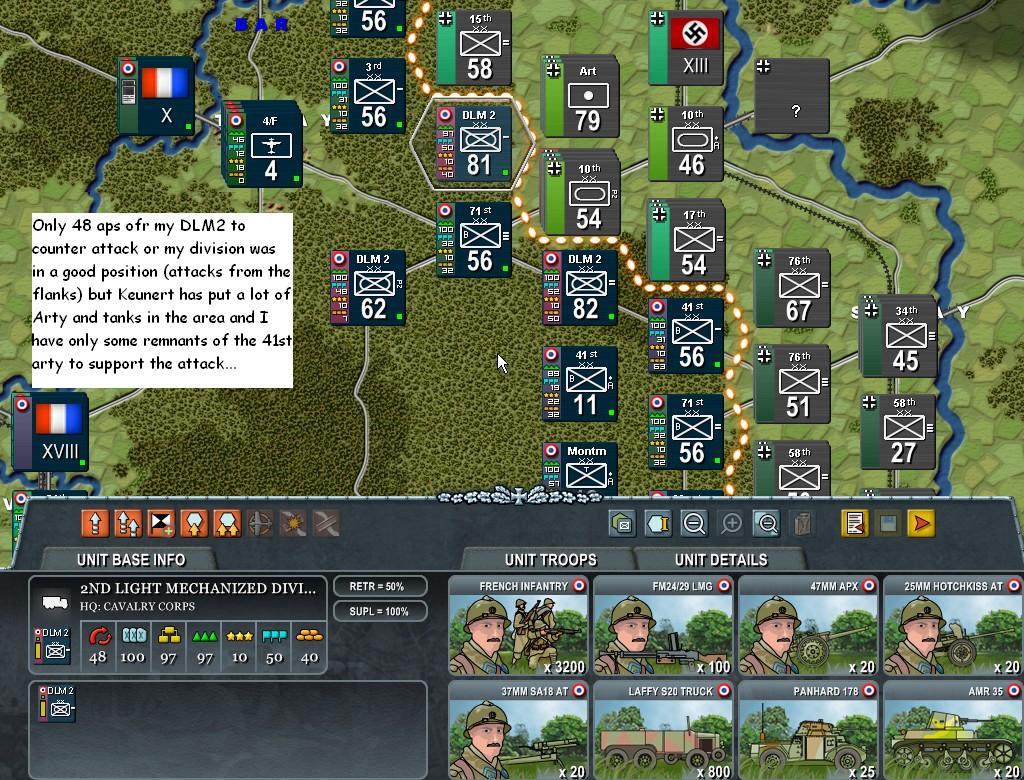The width and height of the screenshot is (1024, 780).
Task: Click the single up-arrow move button
Action: pos(95,523)
